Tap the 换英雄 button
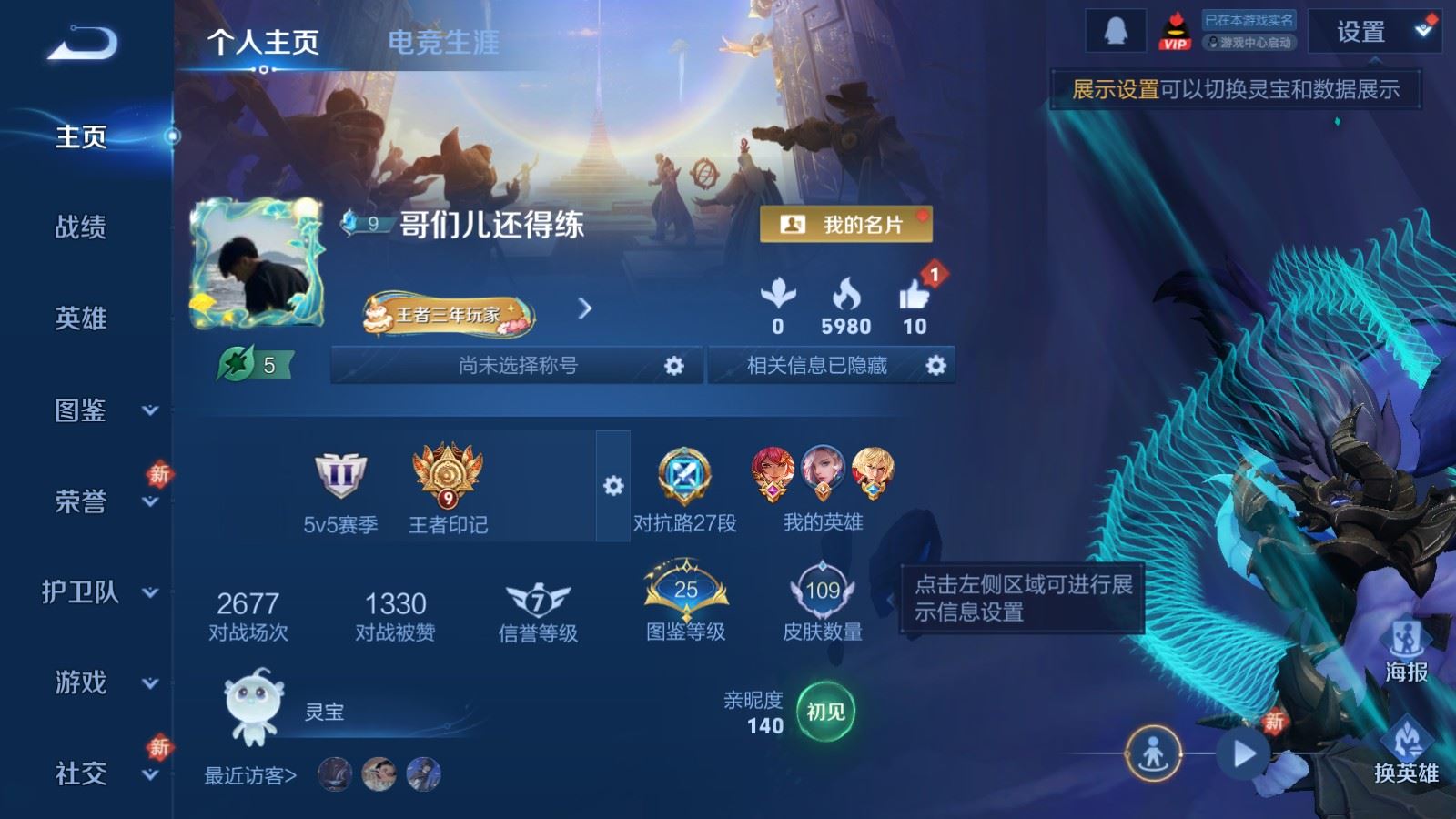Image resolution: width=1456 pixels, height=819 pixels. pos(1406,752)
